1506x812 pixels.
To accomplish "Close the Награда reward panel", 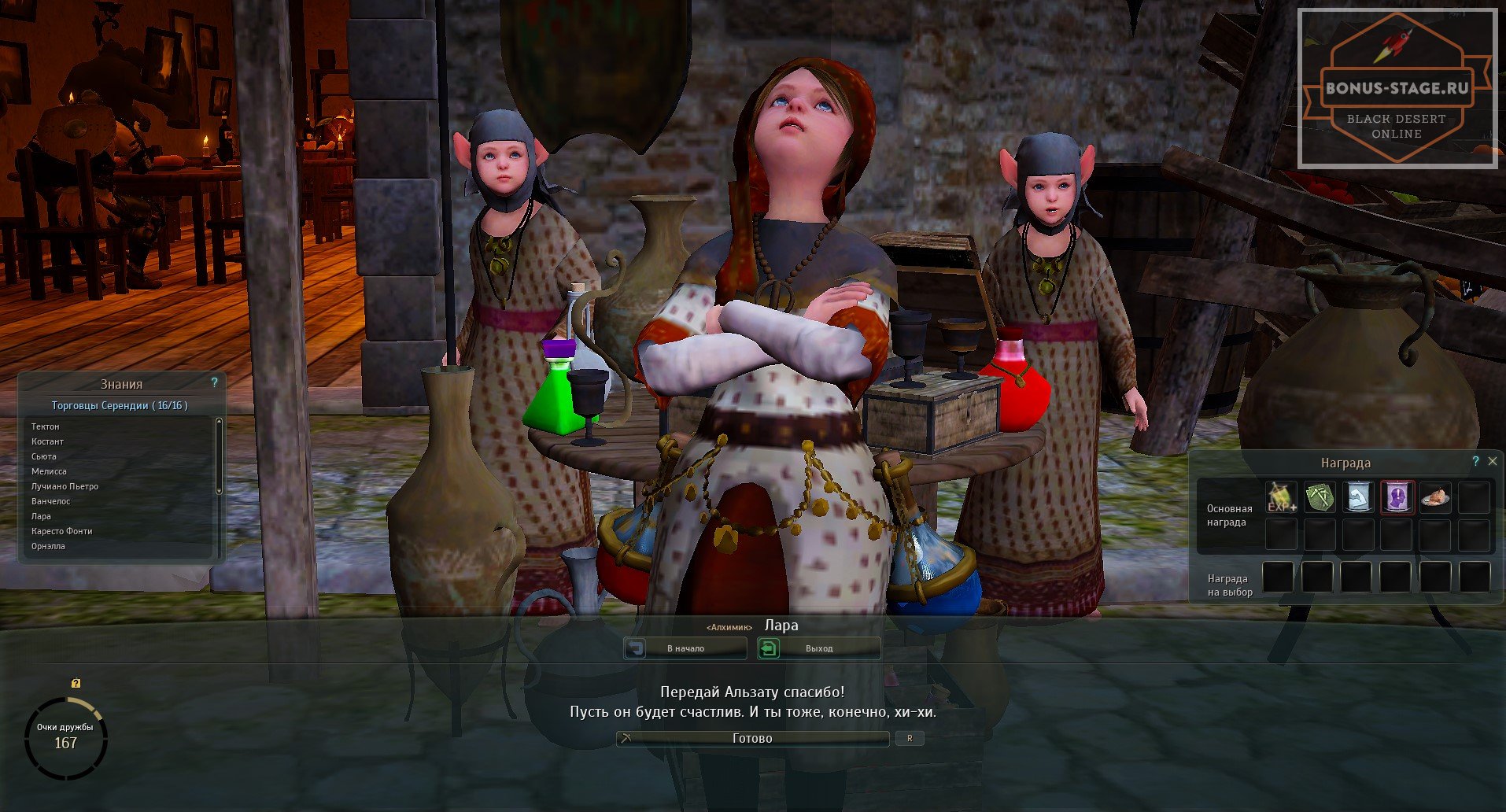I will [x=1492, y=462].
